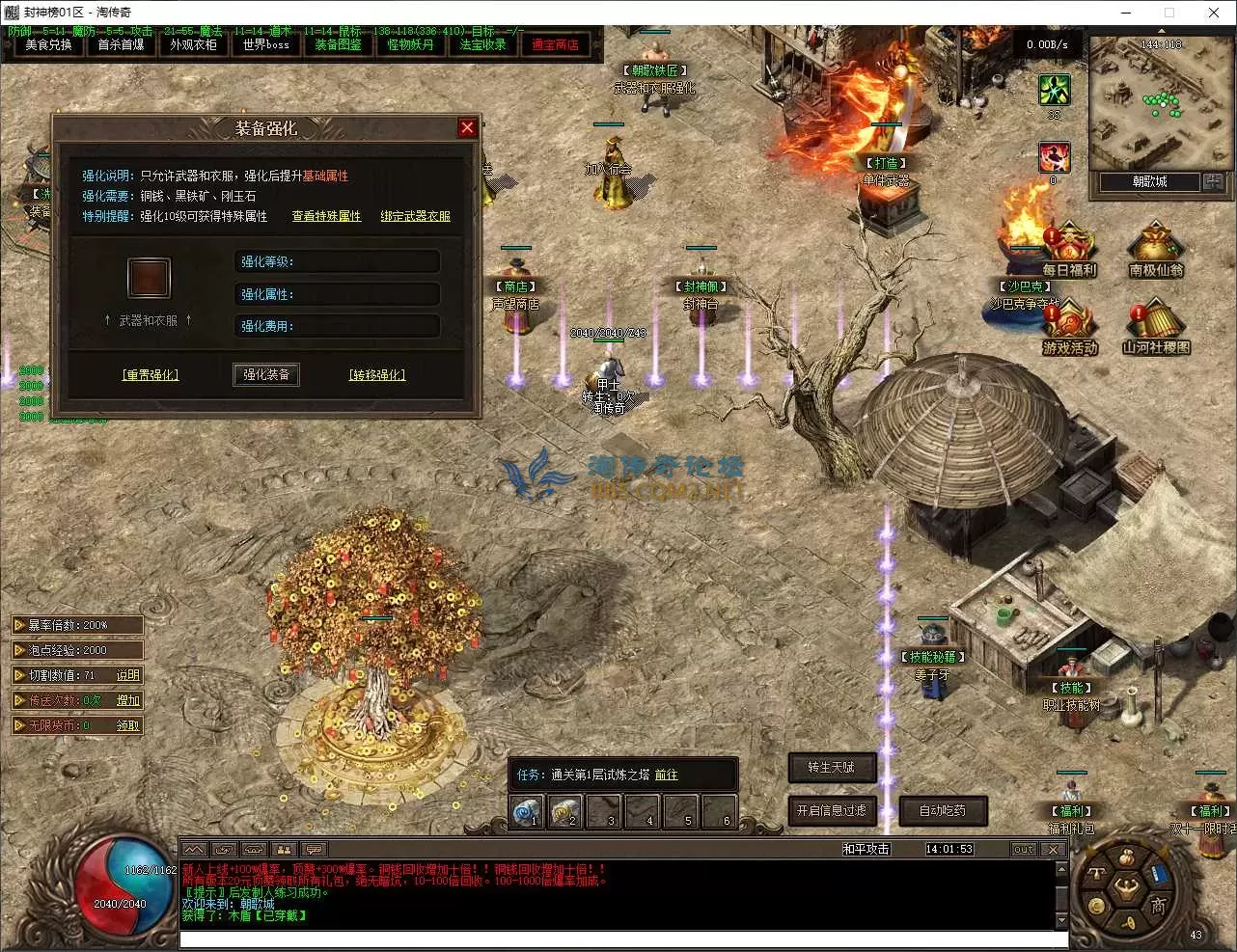Click skill slot 1 in the hotbar
The image size is (1237, 952).
coord(527,812)
